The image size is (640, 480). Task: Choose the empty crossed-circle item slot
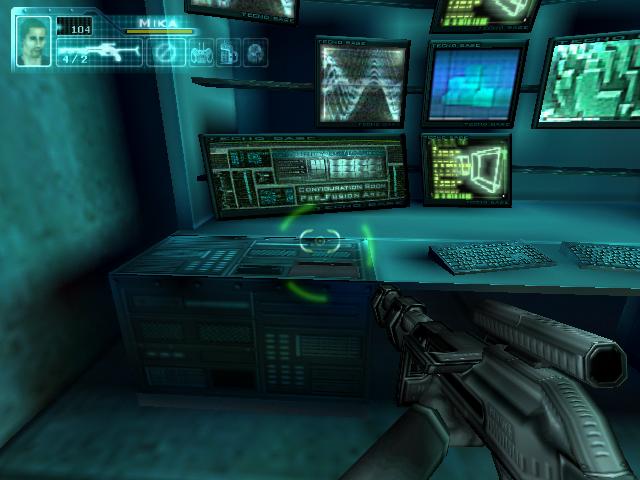(167, 53)
